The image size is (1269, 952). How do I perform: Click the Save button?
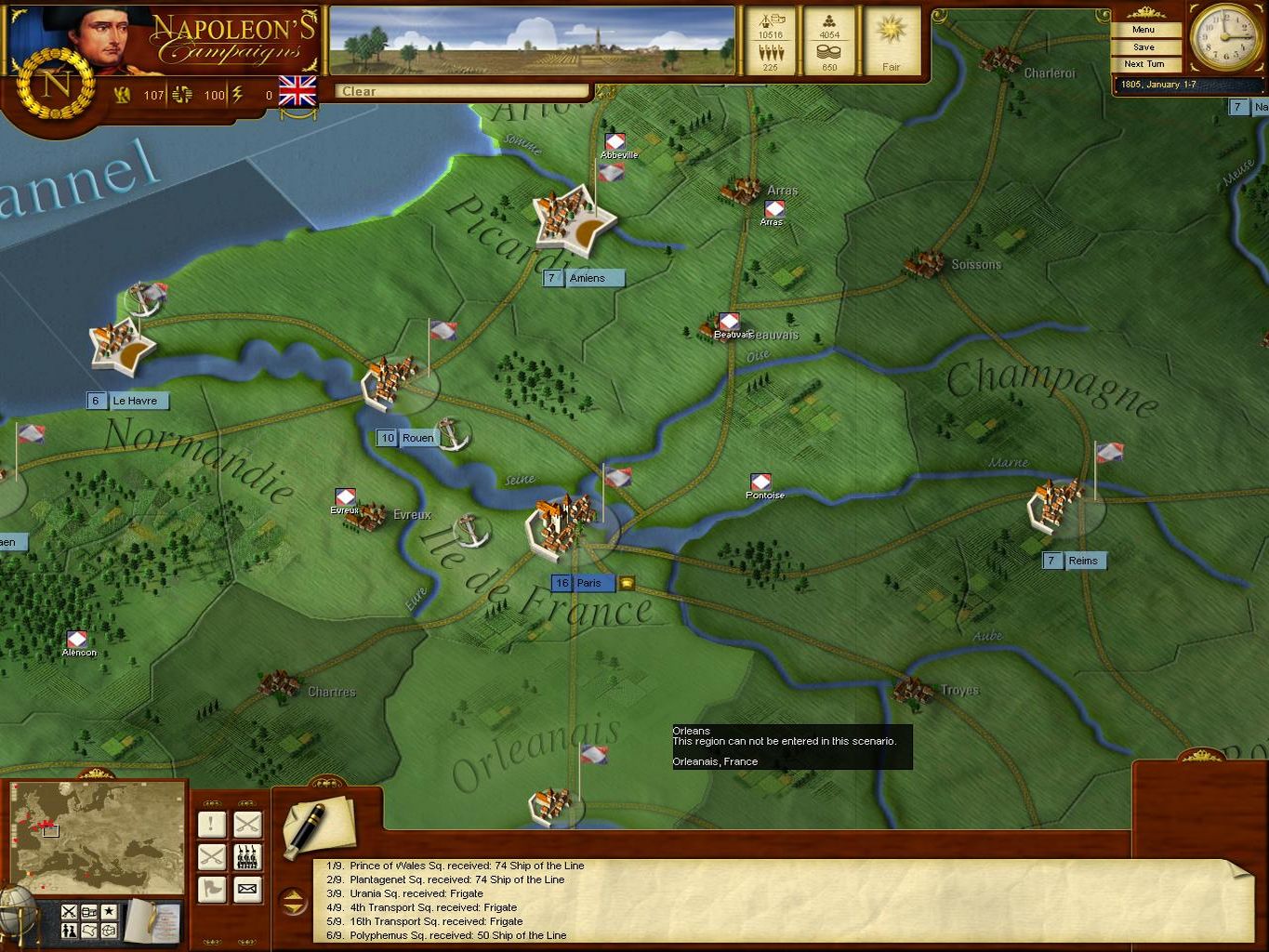[1143, 46]
